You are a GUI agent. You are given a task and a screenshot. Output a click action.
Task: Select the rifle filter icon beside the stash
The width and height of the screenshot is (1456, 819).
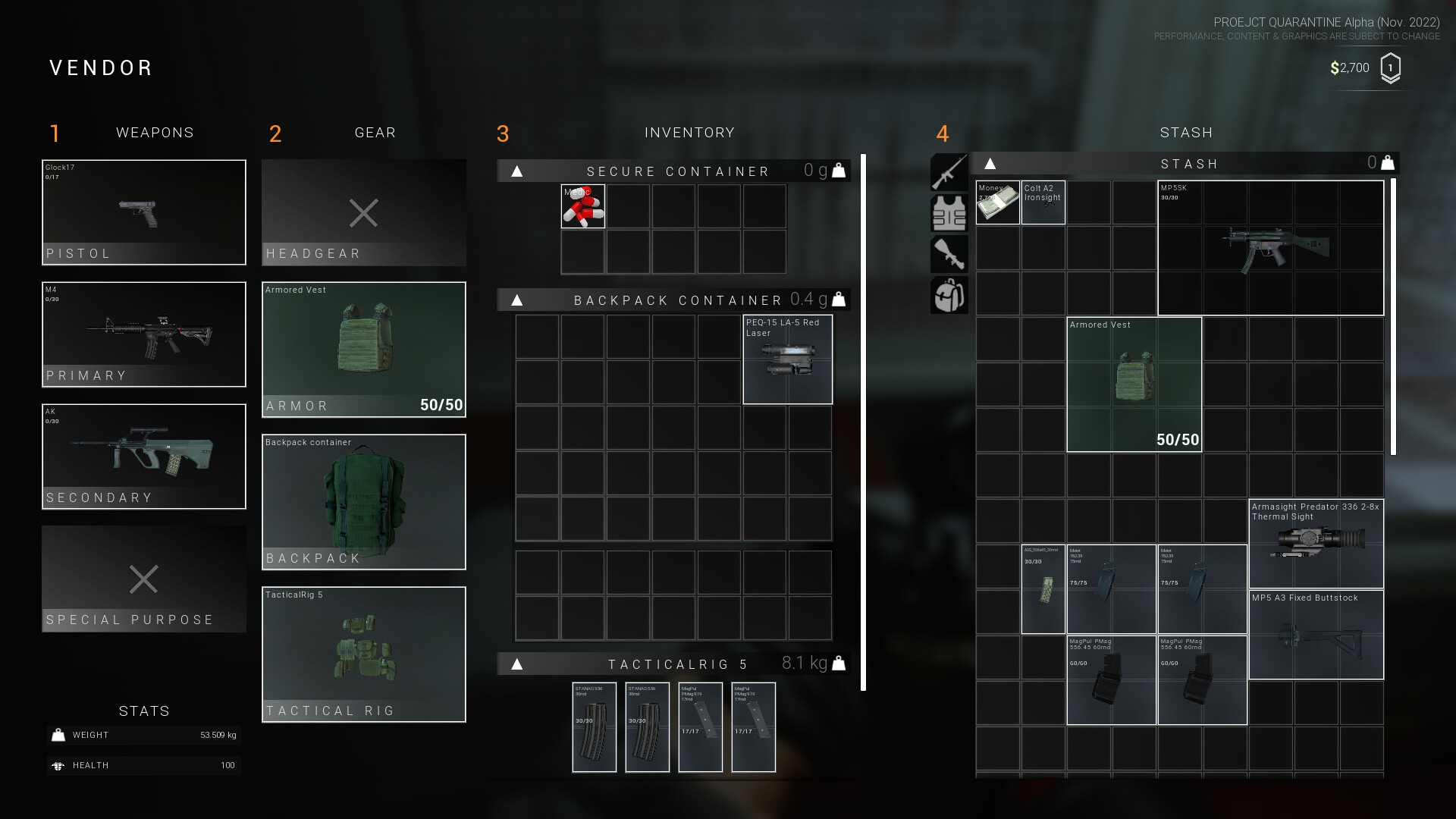[x=949, y=172]
